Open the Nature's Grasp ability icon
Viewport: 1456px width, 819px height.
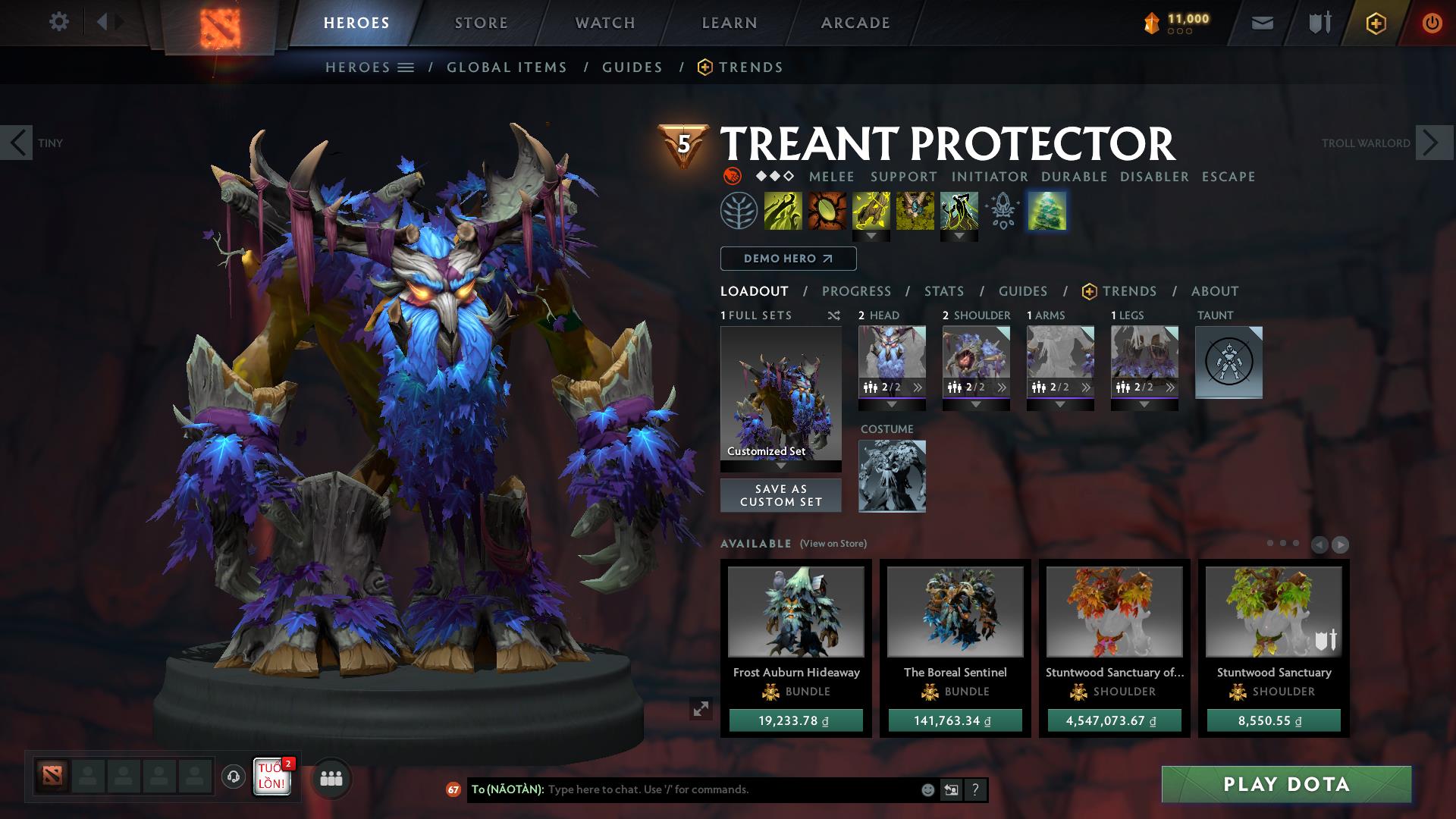(x=782, y=212)
